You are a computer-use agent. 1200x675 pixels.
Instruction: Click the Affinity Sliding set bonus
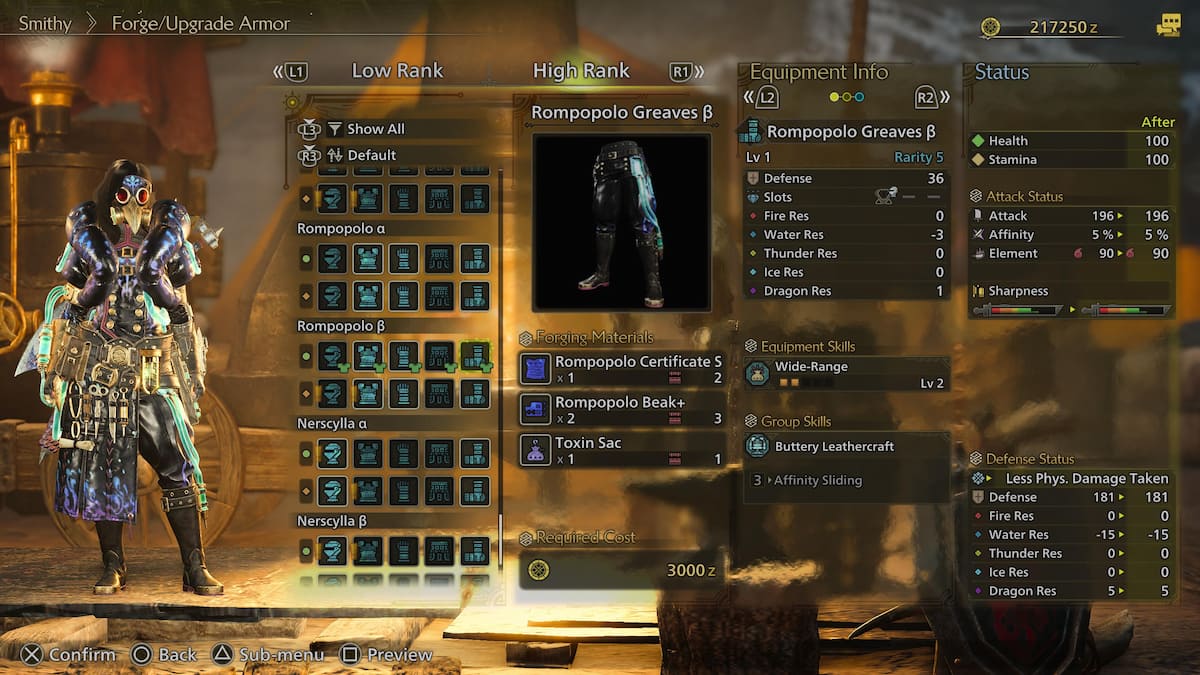tap(817, 480)
